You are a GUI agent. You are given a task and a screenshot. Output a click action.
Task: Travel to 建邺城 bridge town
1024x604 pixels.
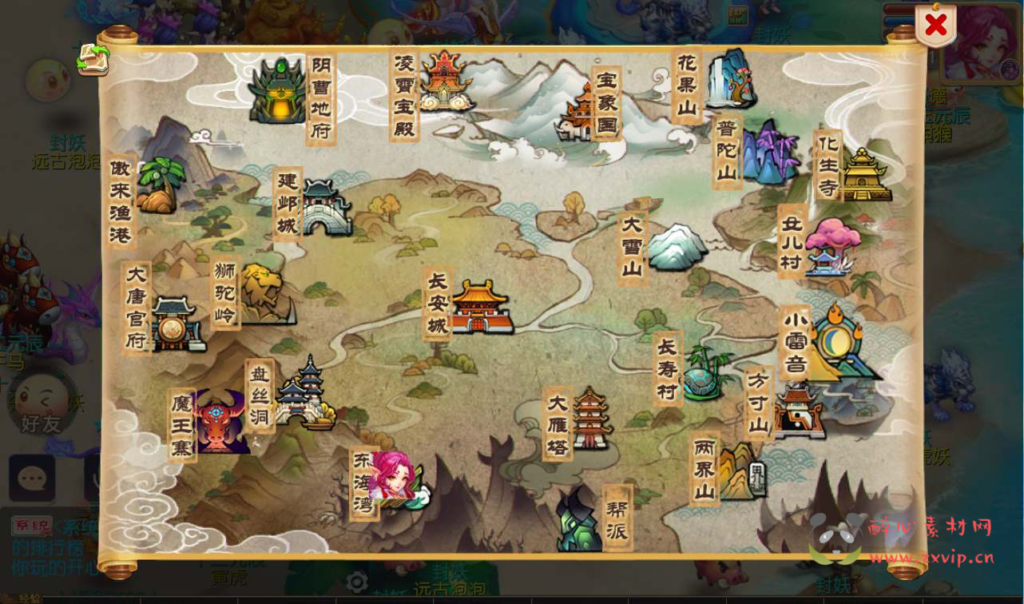point(326,208)
